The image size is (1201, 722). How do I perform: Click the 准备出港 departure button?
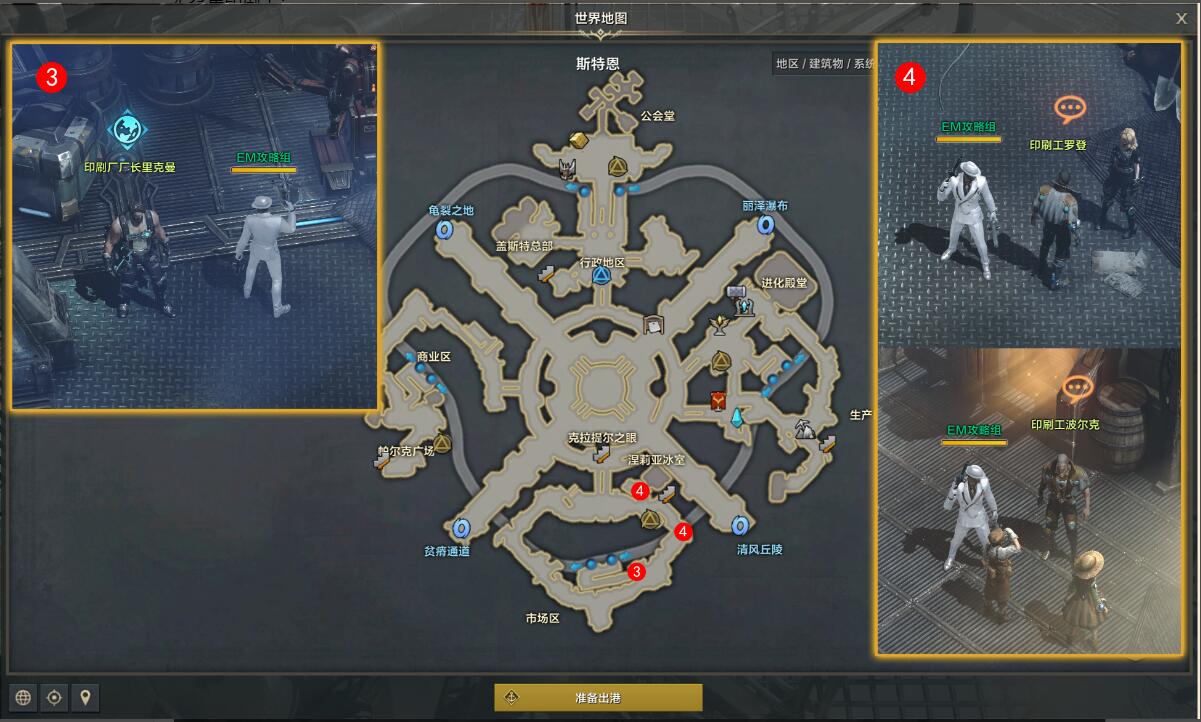[598, 697]
